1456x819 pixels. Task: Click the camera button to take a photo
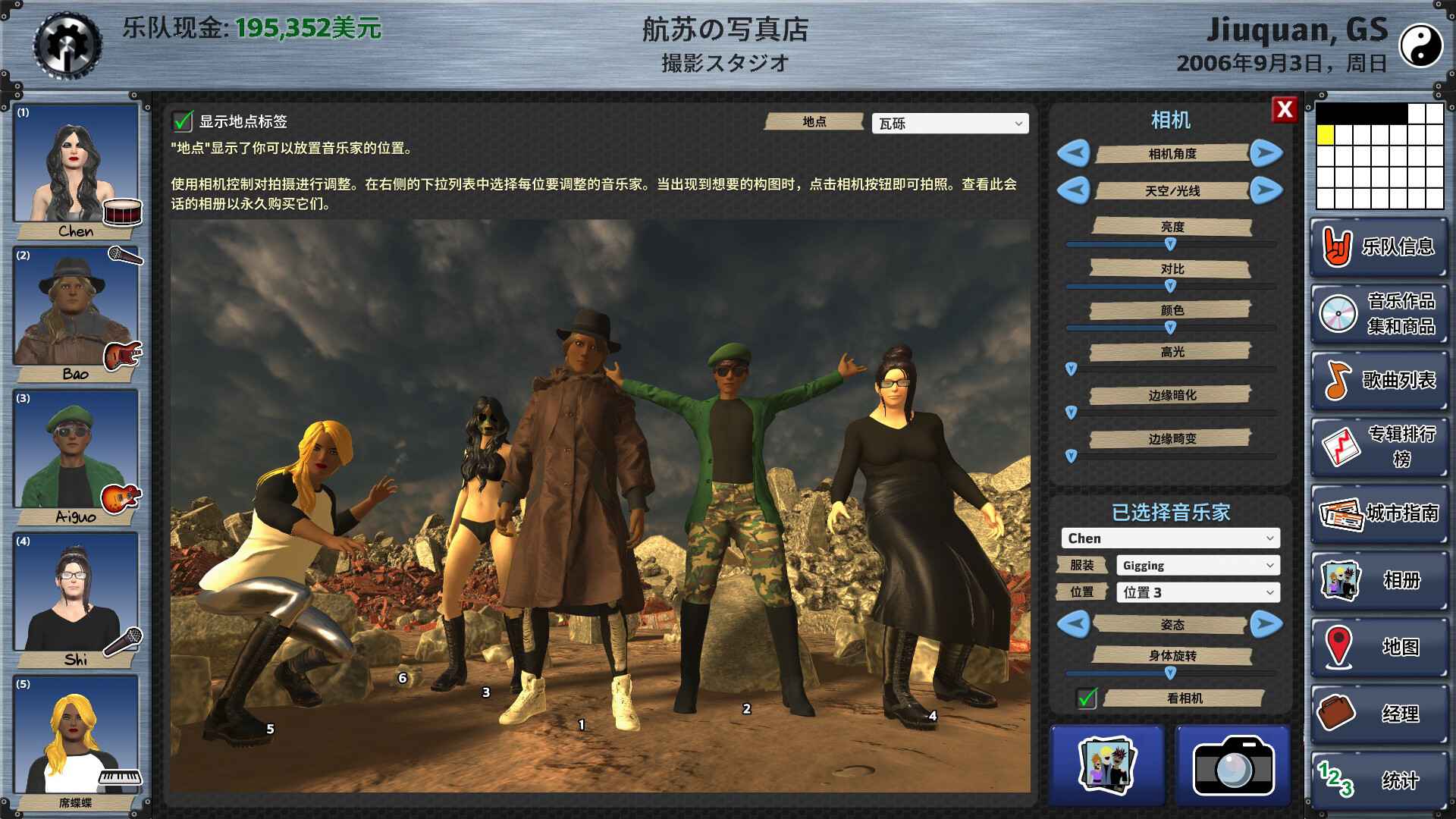pyautogui.click(x=1235, y=765)
